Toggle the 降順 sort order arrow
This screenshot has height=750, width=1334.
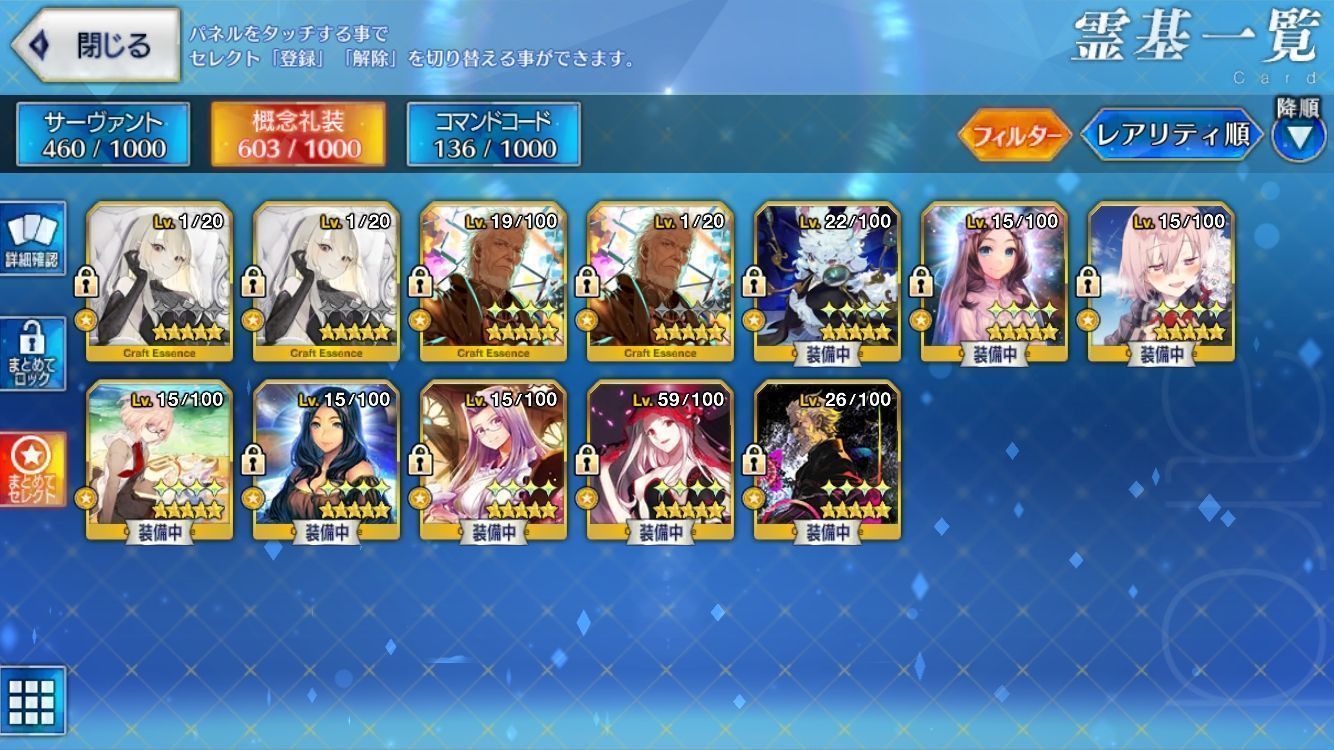click(x=1298, y=136)
